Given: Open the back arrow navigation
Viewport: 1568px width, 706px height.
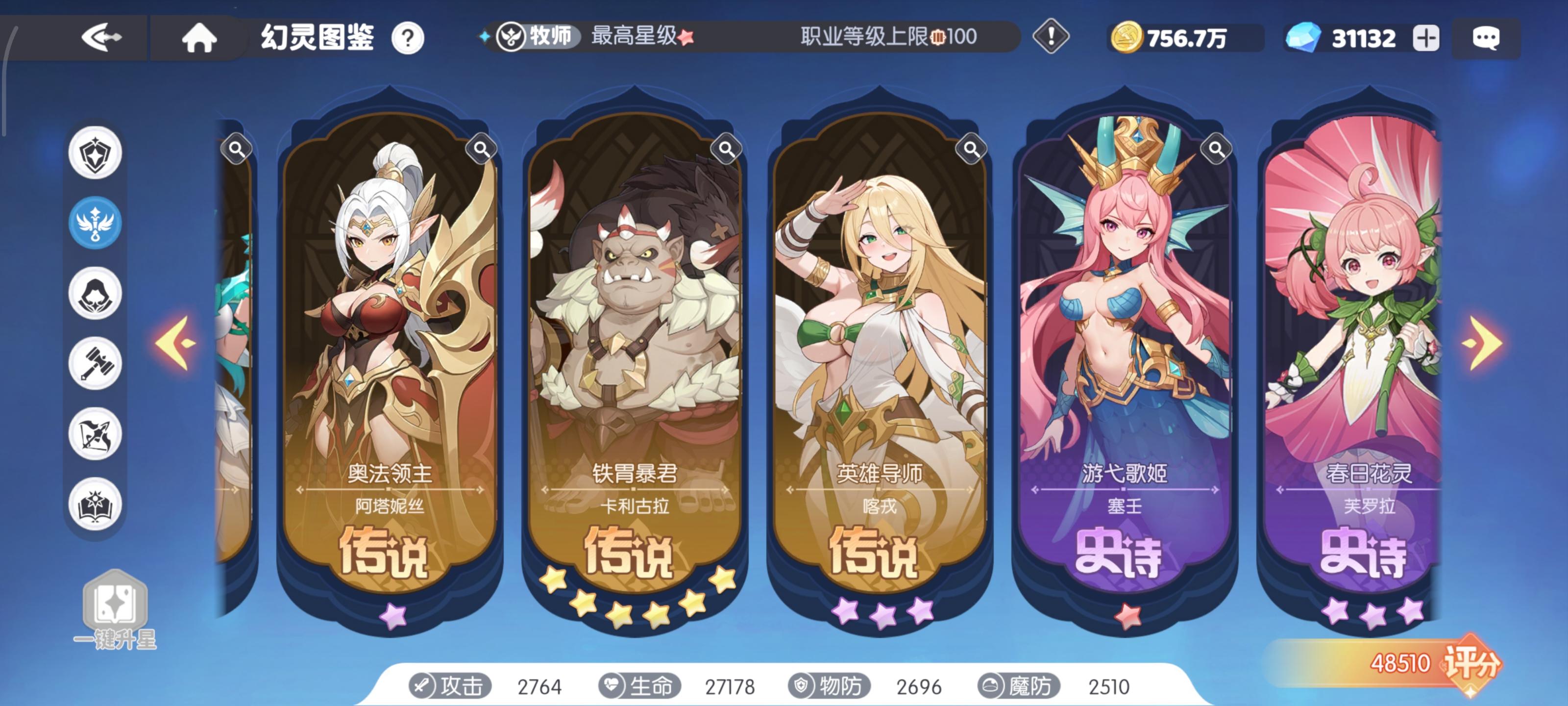Looking at the screenshot, I should pos(101,38).
